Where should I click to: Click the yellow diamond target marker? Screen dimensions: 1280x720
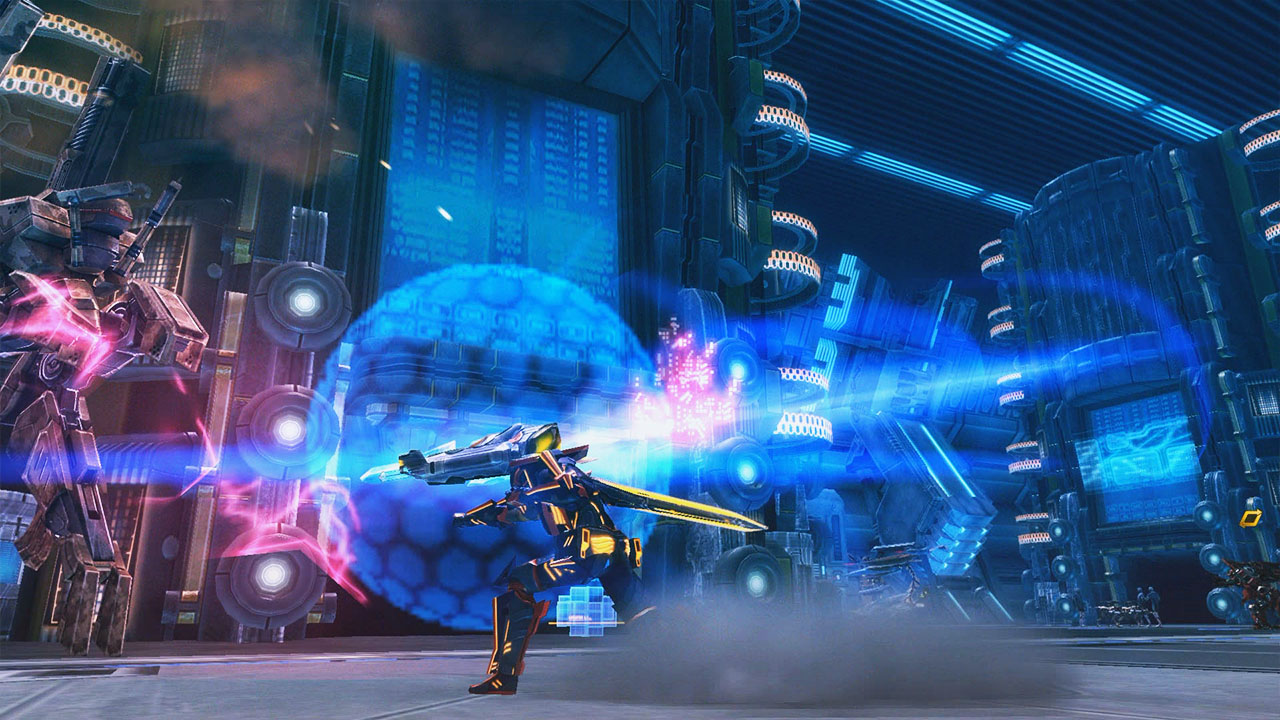point(1250,518)
